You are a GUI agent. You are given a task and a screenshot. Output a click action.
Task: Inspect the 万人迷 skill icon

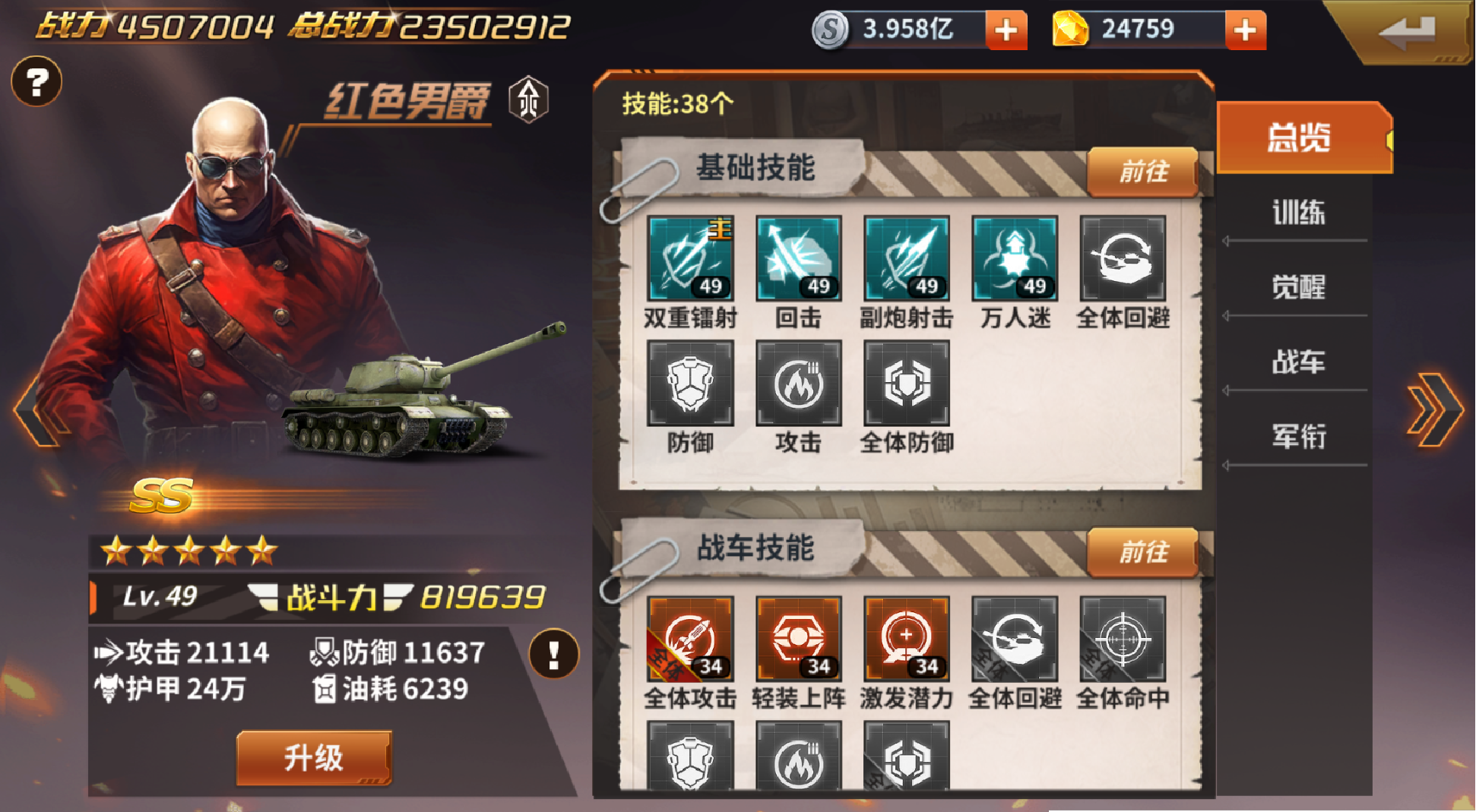click(x=1015, y=258)
